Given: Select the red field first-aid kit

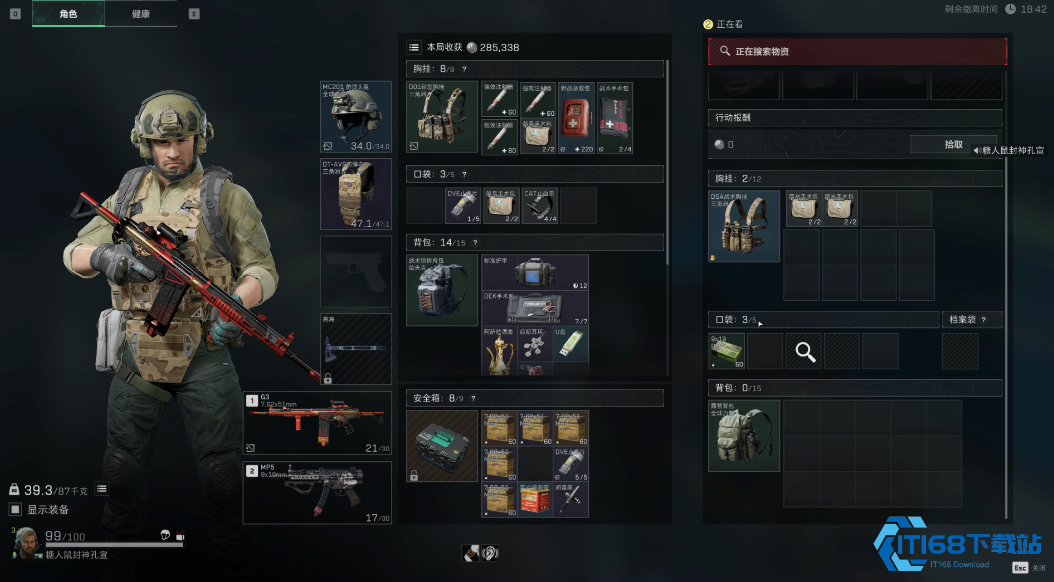Looking at the screenshot, I should [x=574, y=118].
